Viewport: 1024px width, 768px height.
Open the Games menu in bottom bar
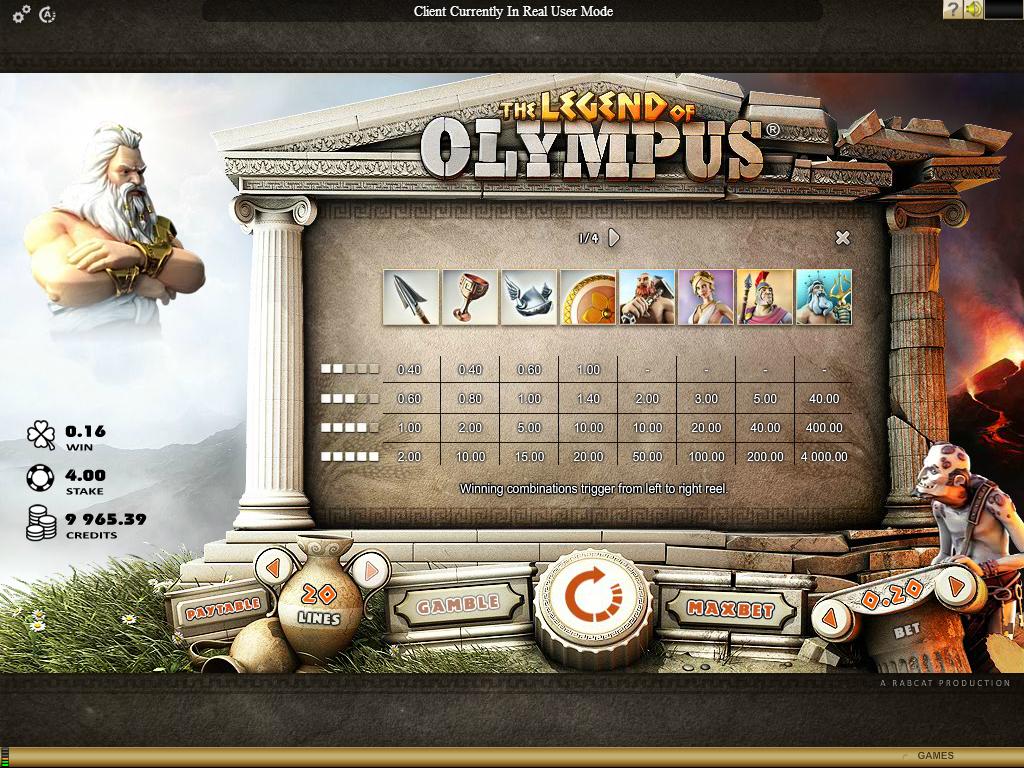point(935,756)
